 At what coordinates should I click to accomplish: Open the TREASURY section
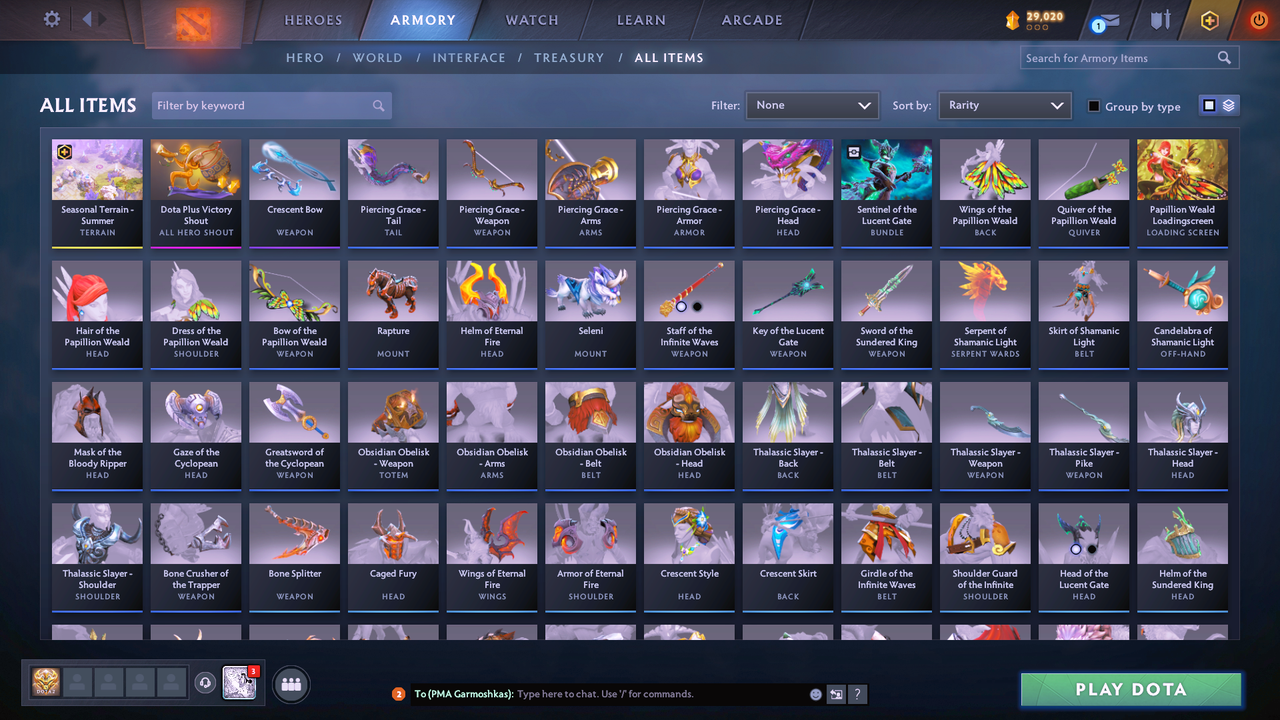pyautogui.click(x=569, y=58)
